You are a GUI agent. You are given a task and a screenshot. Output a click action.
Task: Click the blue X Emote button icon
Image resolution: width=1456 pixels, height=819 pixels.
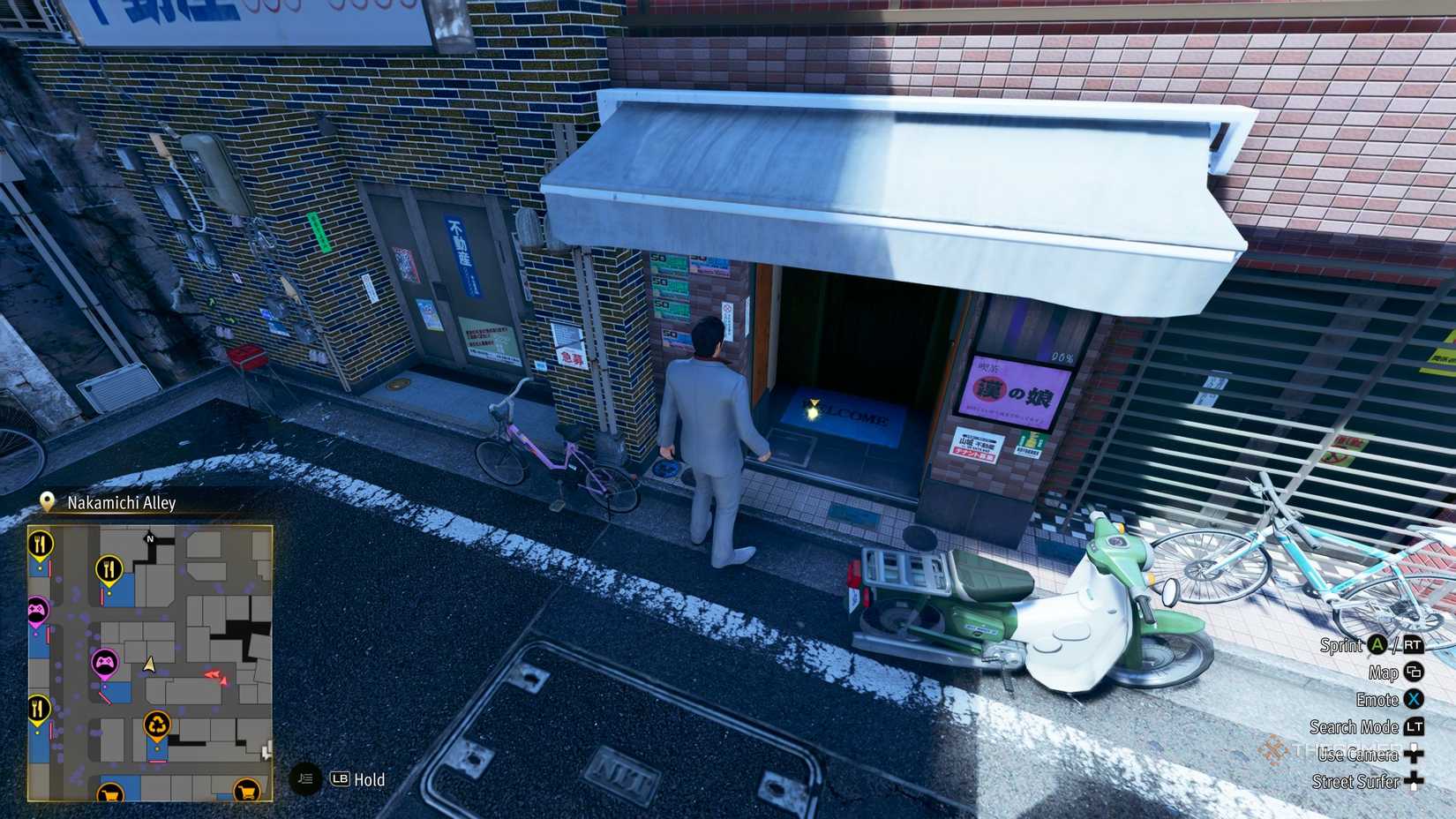1415,699
